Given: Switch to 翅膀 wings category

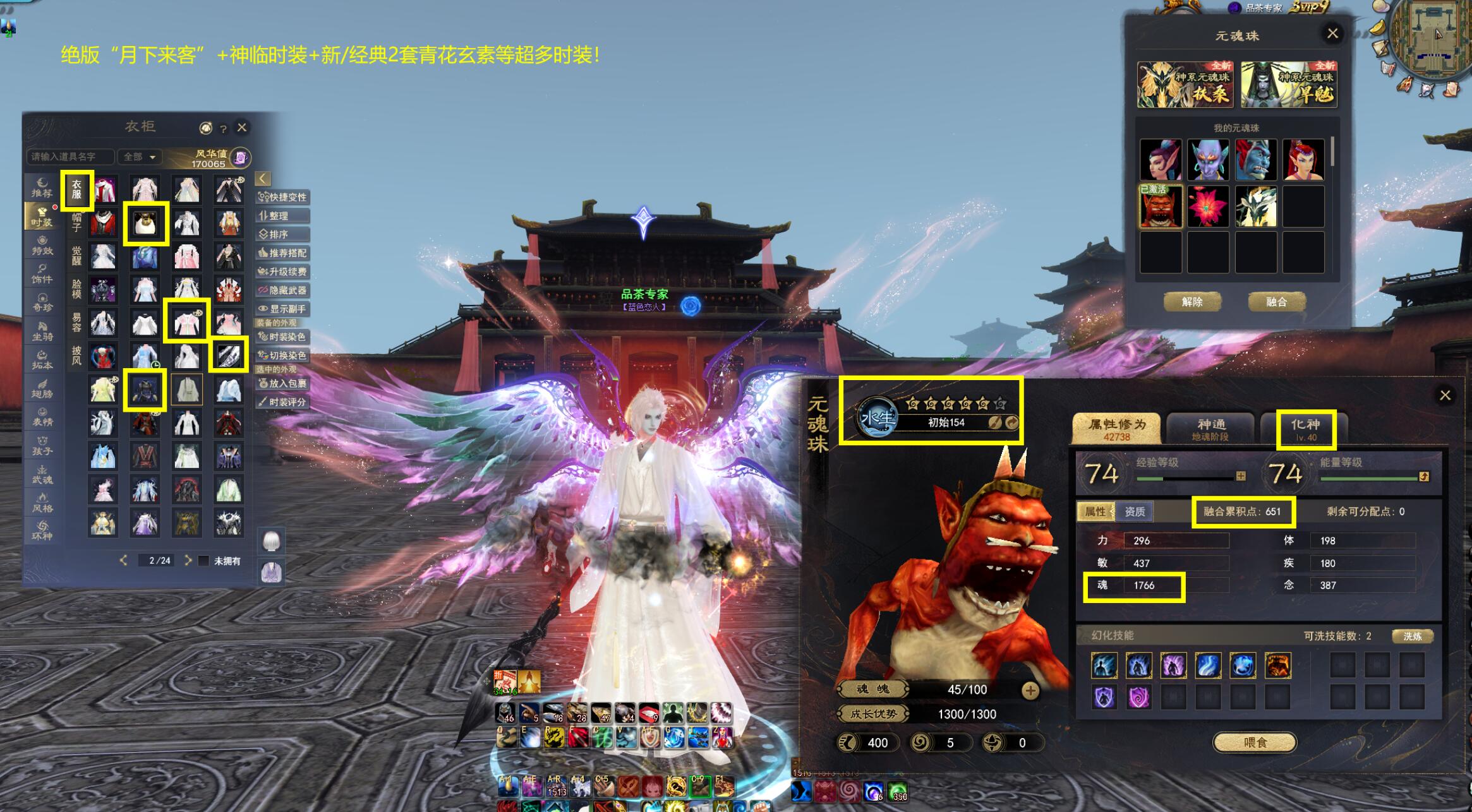Looking at the screenshot, I should [x=42, y=388].
